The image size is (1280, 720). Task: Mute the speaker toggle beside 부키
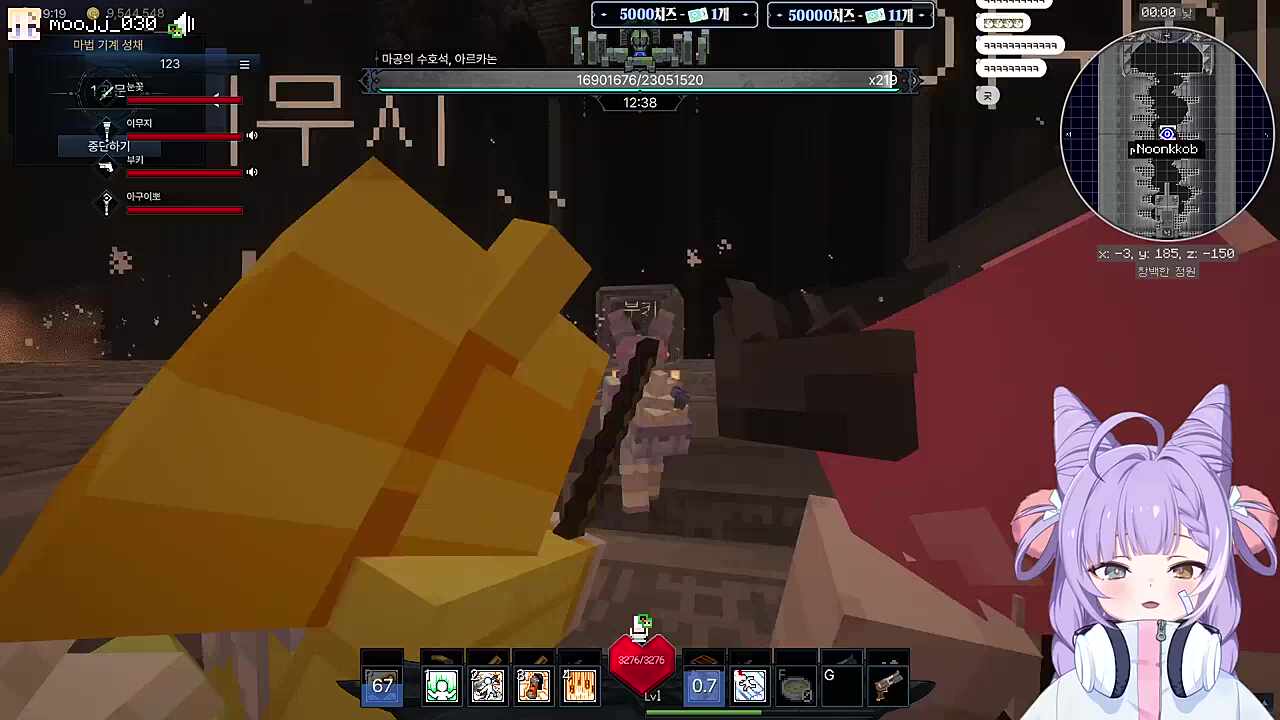(x=252, y=172)
